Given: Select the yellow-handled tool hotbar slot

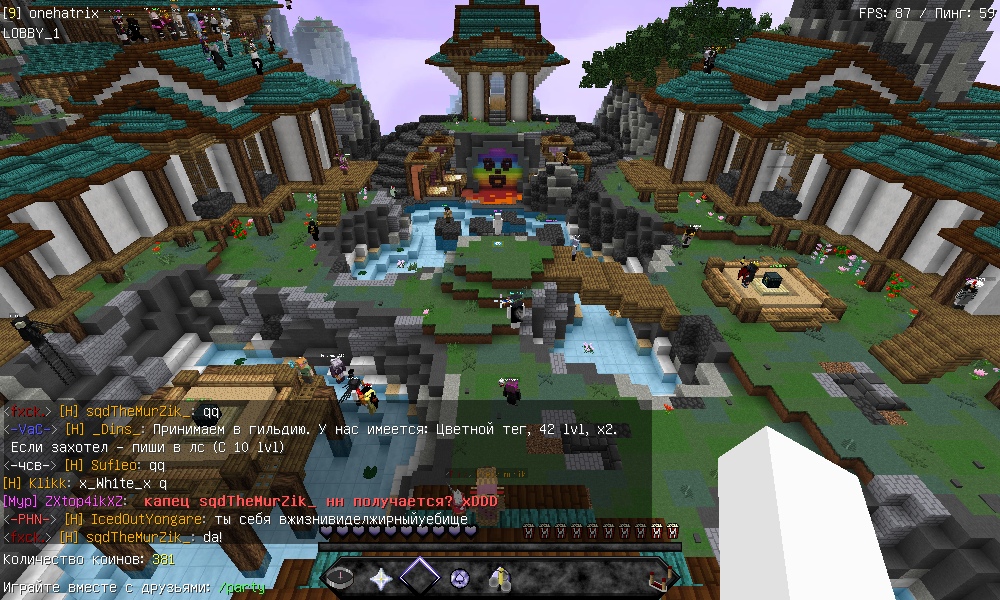Looking at the screenshot, I should 499,577.
